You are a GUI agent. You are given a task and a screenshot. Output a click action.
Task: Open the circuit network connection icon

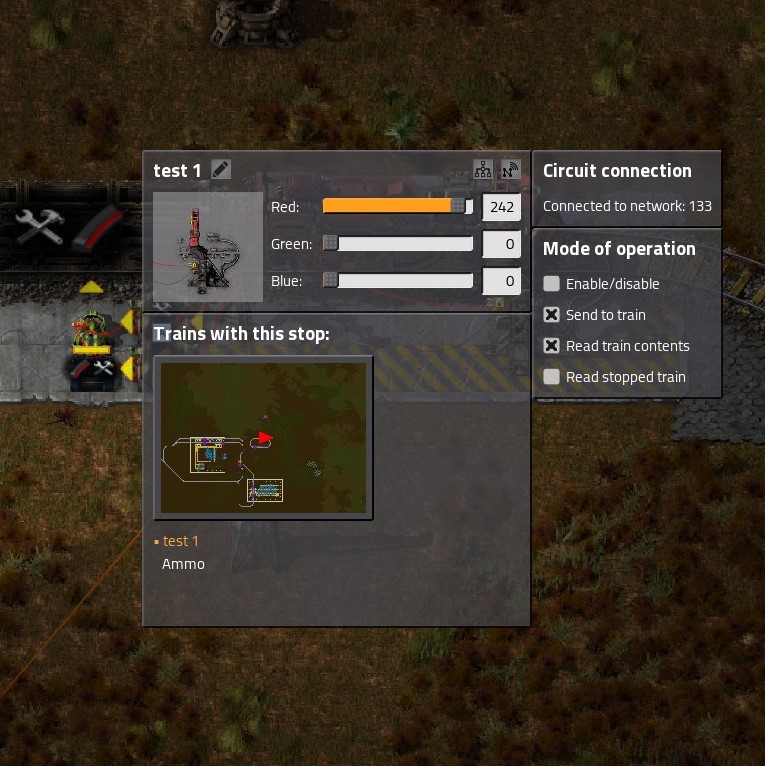[x=483, y=170]
